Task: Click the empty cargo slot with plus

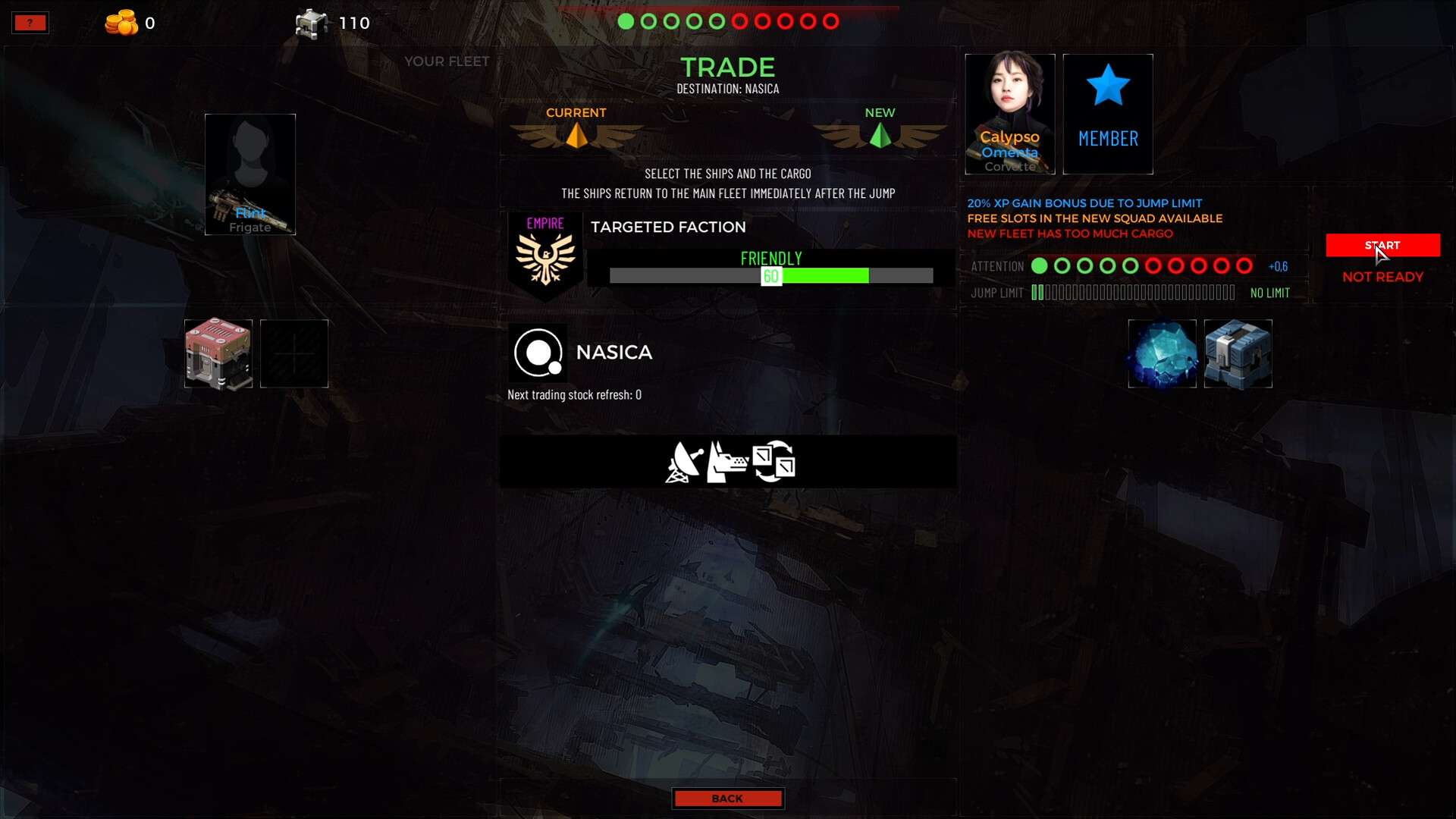Action: [294, 353]
